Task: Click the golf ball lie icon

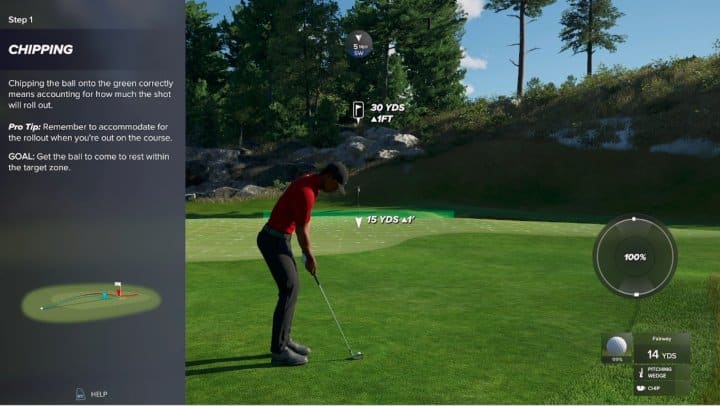Action: pyautogui.click(x=616, y=348)
